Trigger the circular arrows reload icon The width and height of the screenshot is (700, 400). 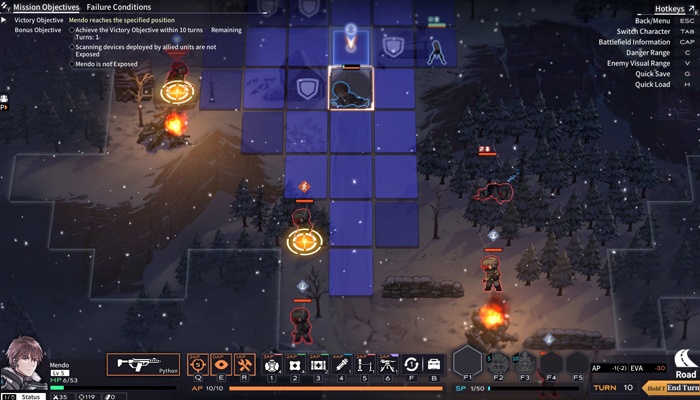[411, 365]
